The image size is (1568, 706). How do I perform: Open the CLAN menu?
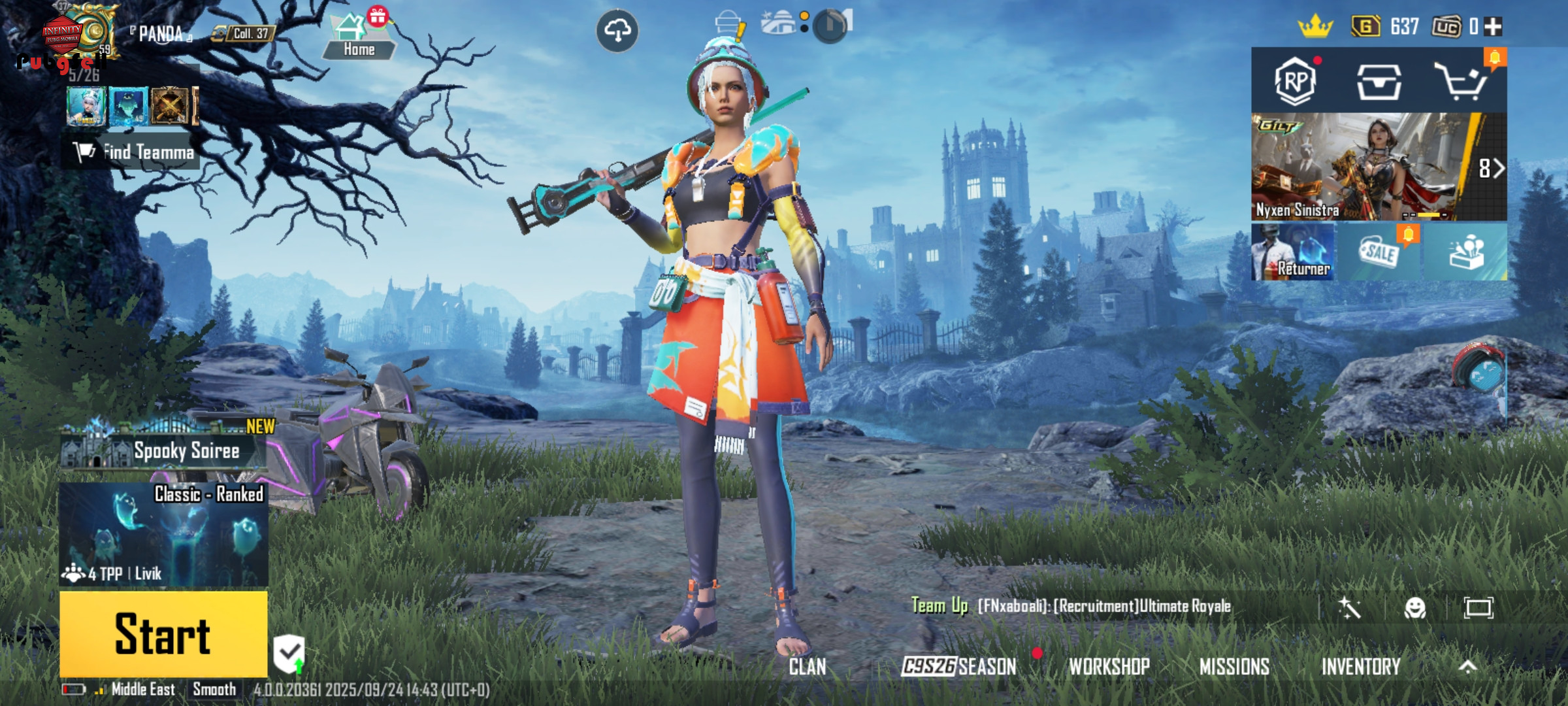(x=808, y=667)
